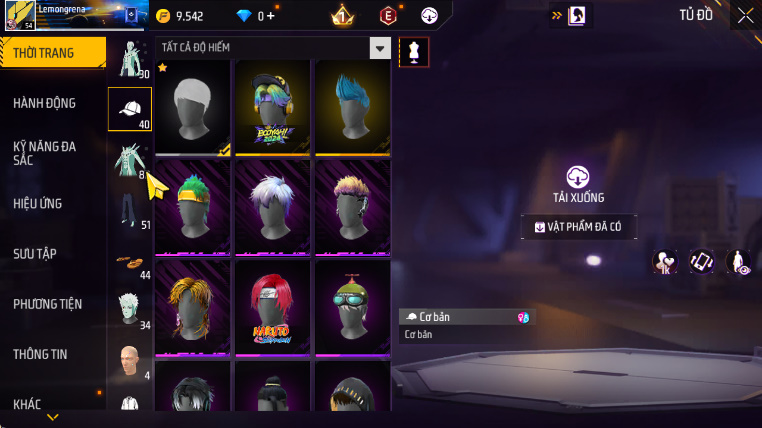Select the red Naruto headband hair

point(273,308)
